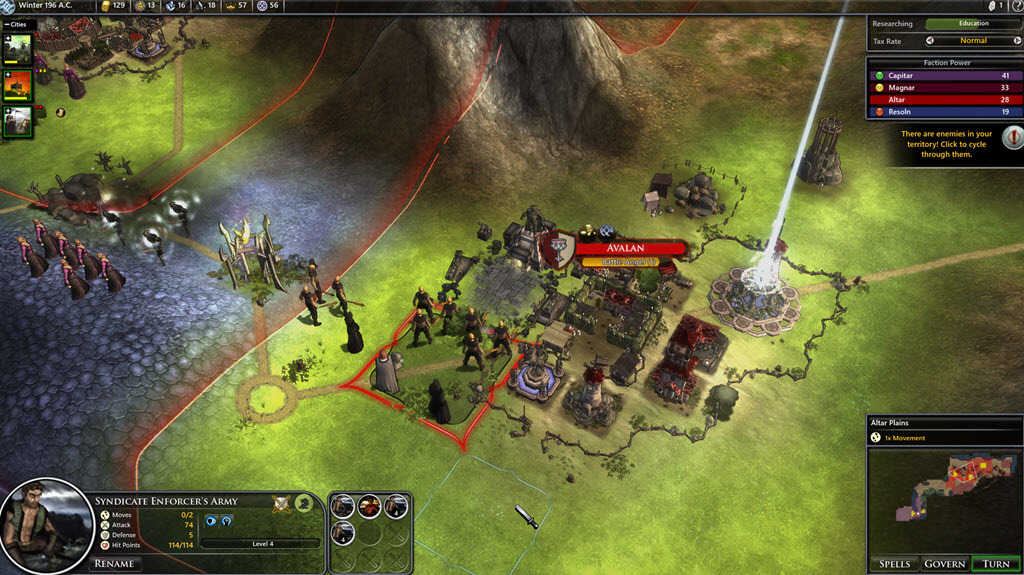Increase the tax rate with right arrow
This screenshot has width=1024, height=575.
pos(1015,41)
